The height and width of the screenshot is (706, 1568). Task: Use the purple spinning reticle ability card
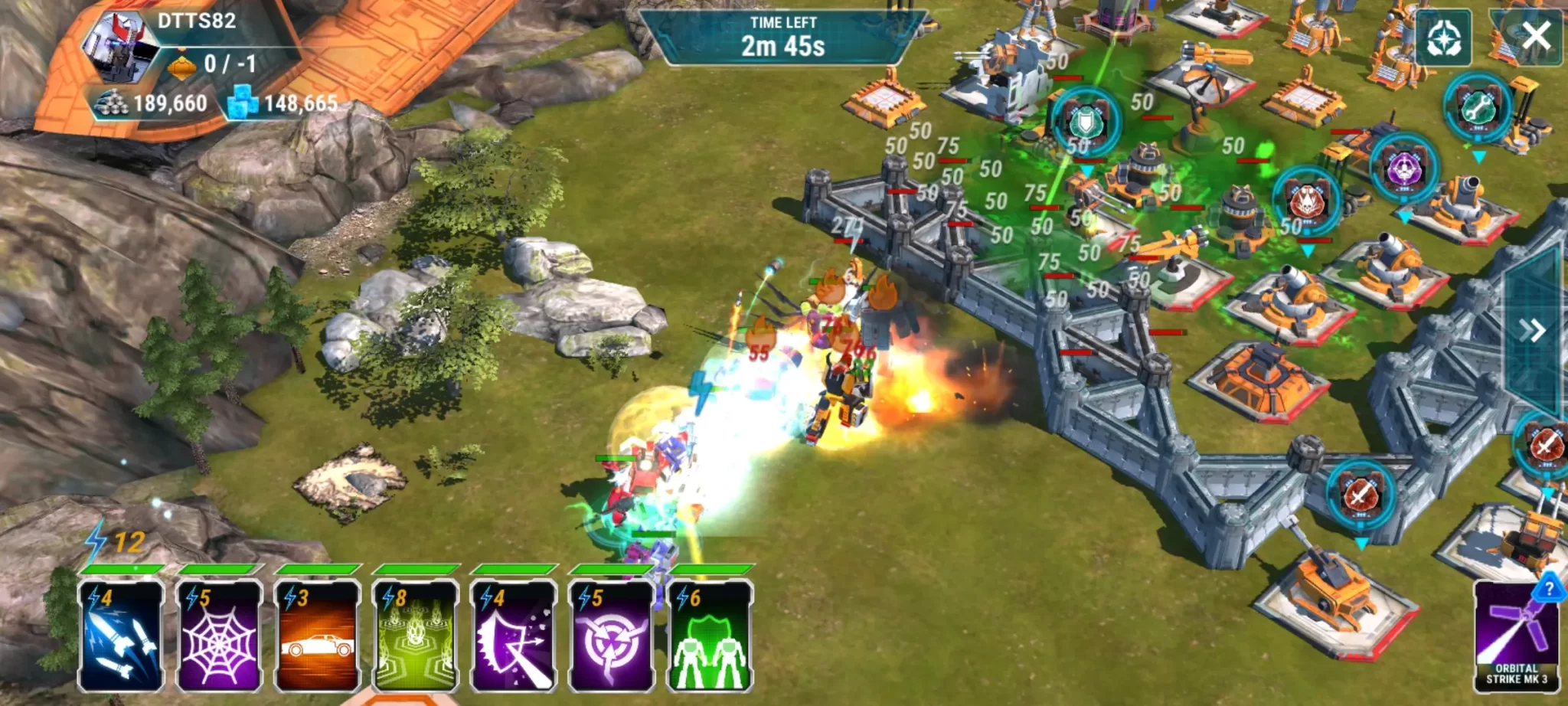[611, 636]
